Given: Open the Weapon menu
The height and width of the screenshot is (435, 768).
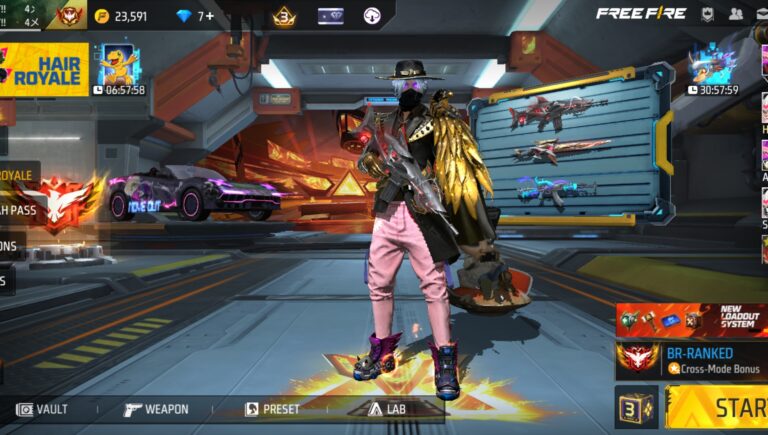Looking at the screenshot, I should click(156, 409).
